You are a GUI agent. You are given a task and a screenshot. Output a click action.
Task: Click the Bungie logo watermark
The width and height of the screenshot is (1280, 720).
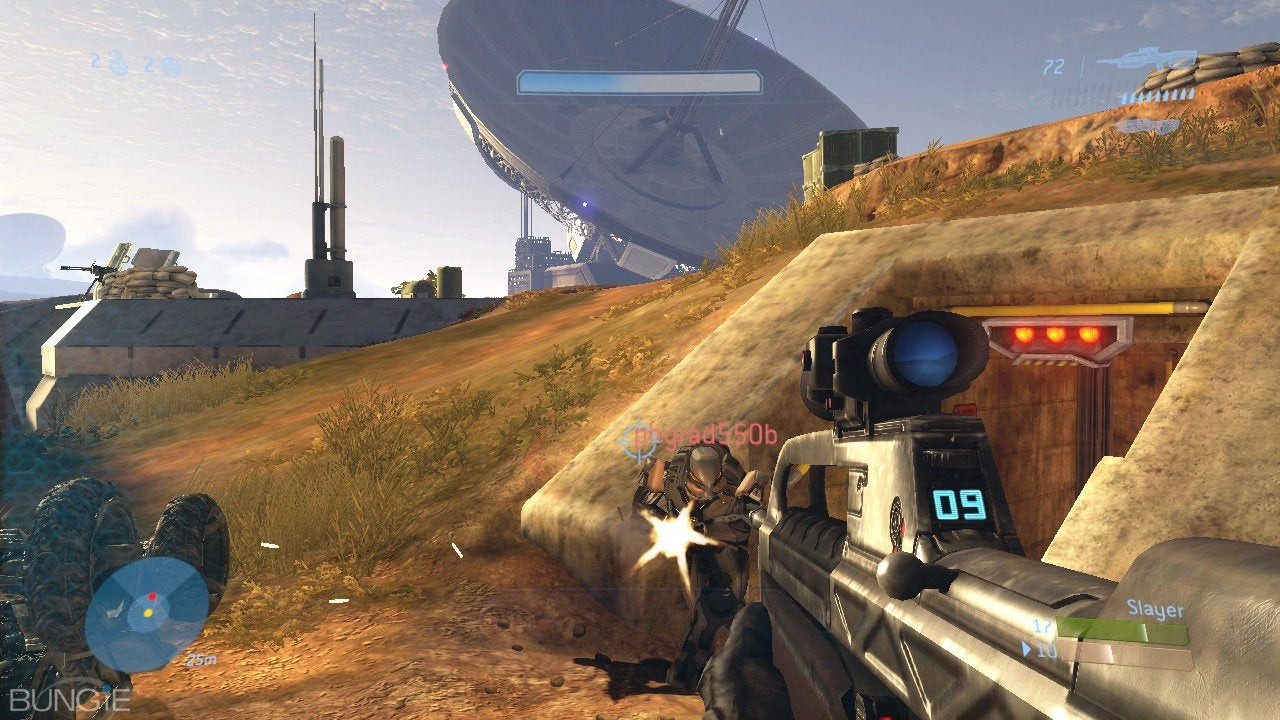tap(68, 698)
